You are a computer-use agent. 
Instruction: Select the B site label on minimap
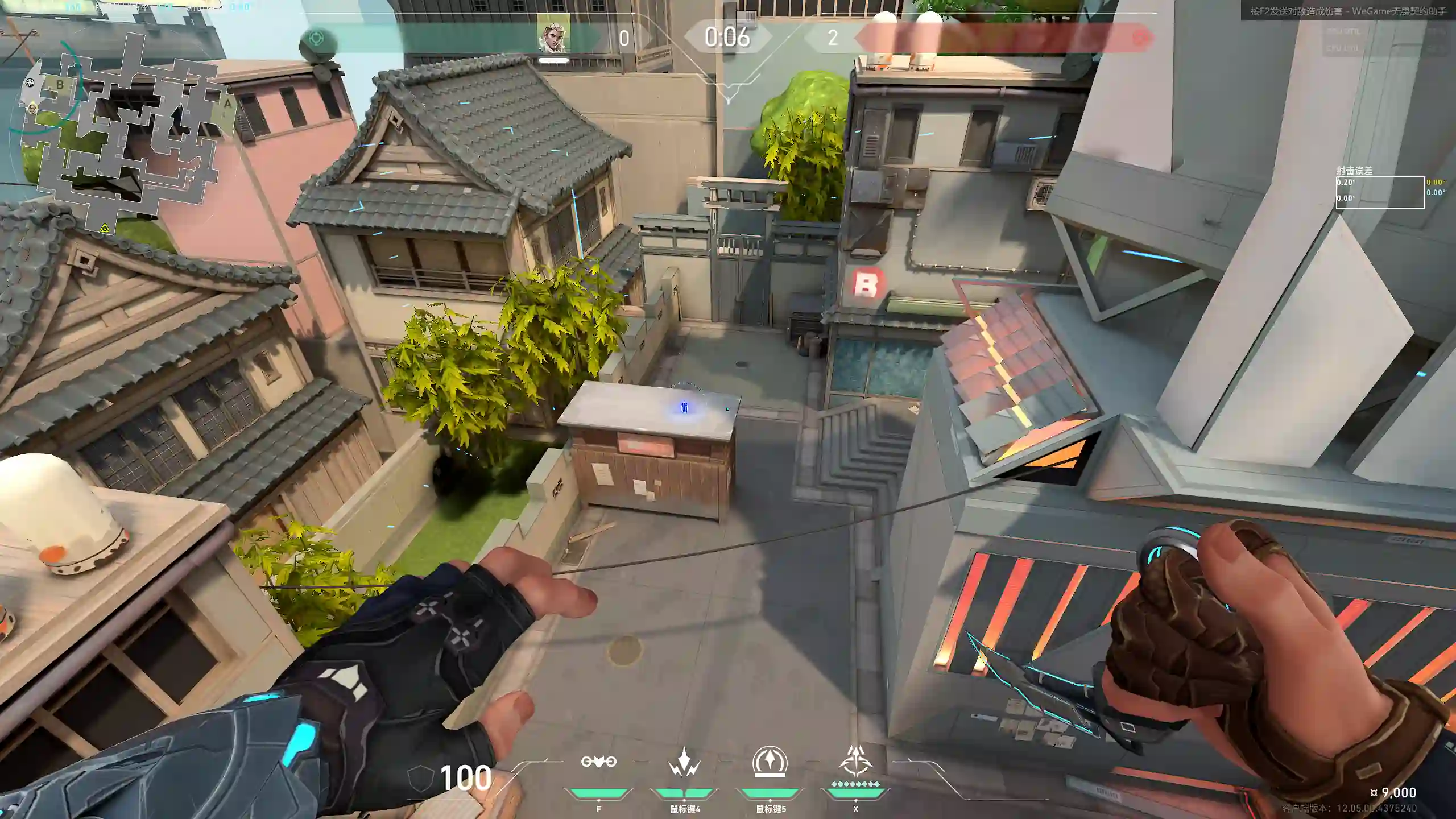(60, 85)
